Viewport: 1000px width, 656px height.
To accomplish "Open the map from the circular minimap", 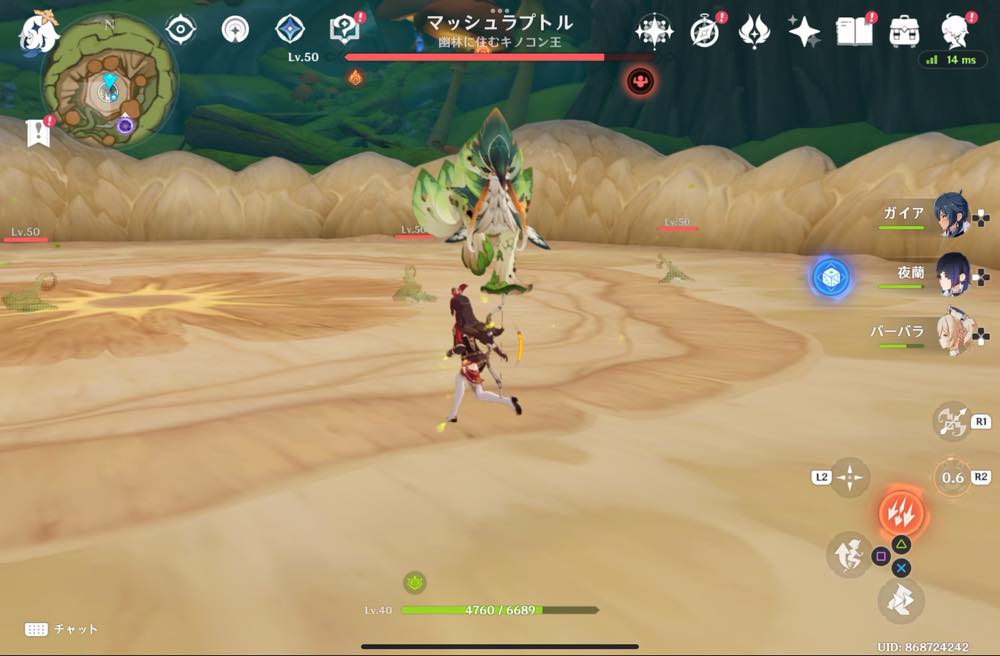I will tap(108, 88).
